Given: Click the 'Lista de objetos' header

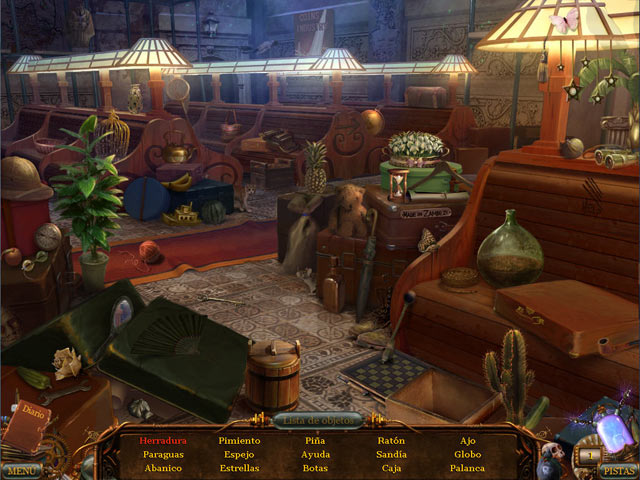Looking at the screenshot, I should coord(318,420).
